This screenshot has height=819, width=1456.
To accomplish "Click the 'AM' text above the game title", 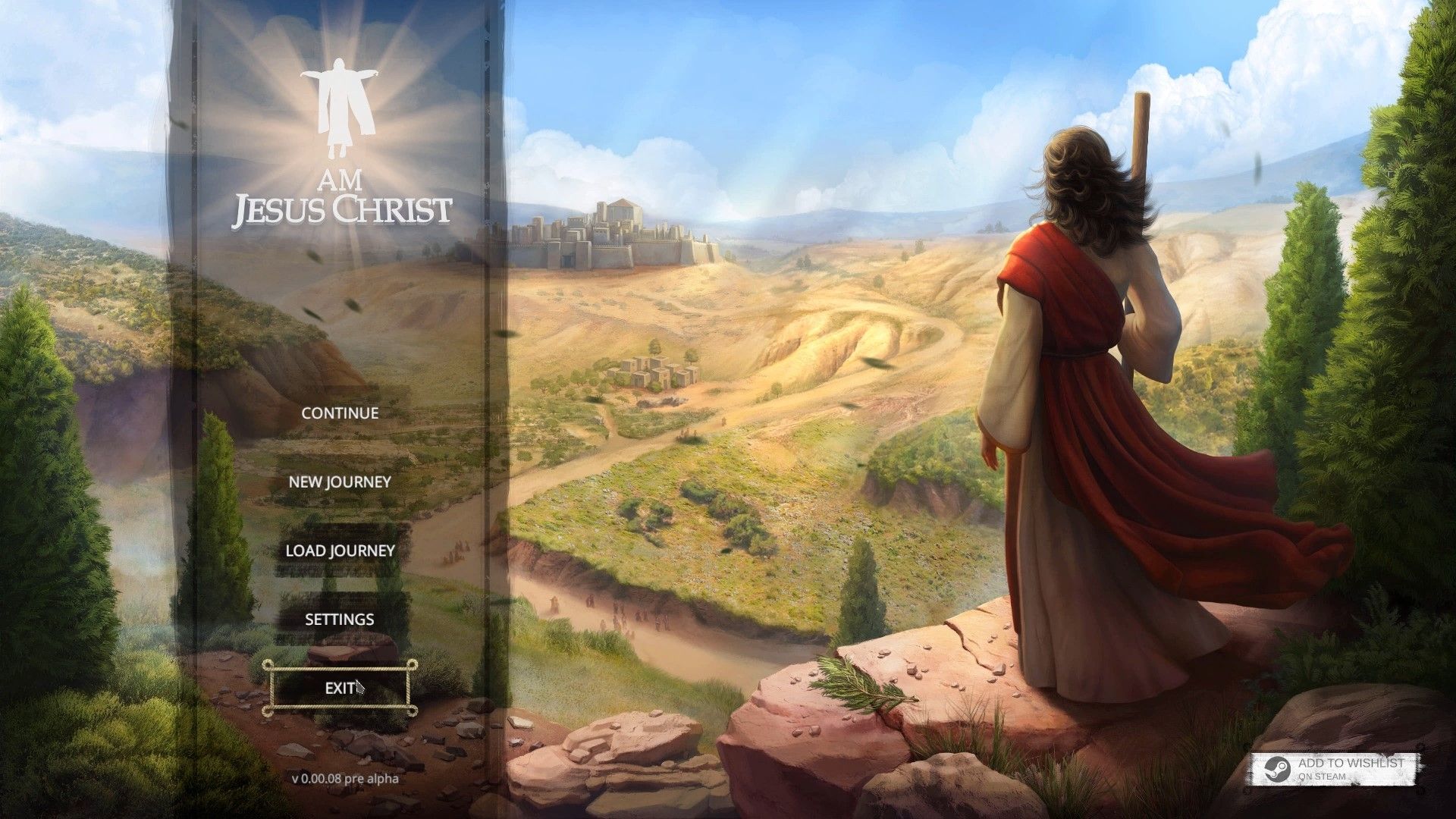I will click(x=342, y=180).
